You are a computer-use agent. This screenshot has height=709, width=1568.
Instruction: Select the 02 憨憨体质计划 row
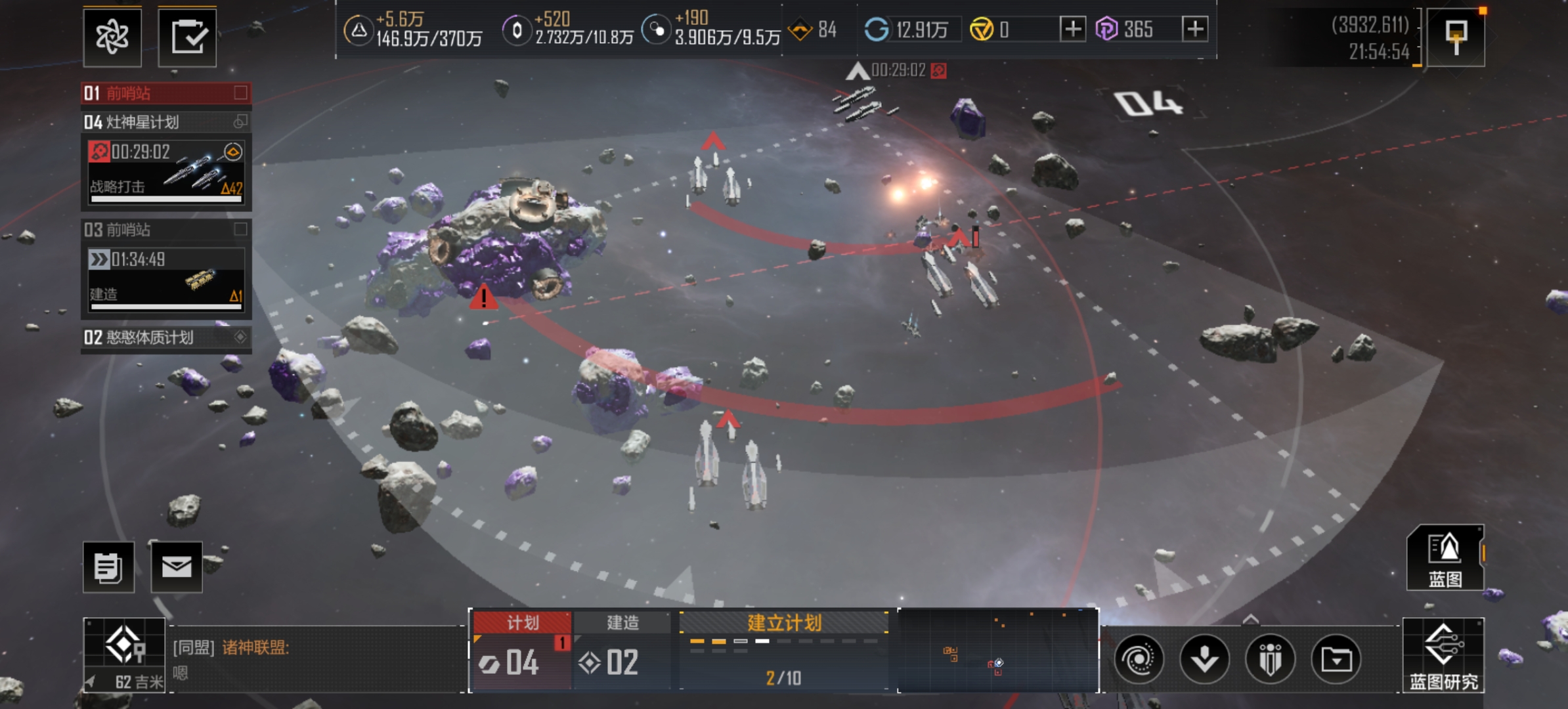pos(165,337)
